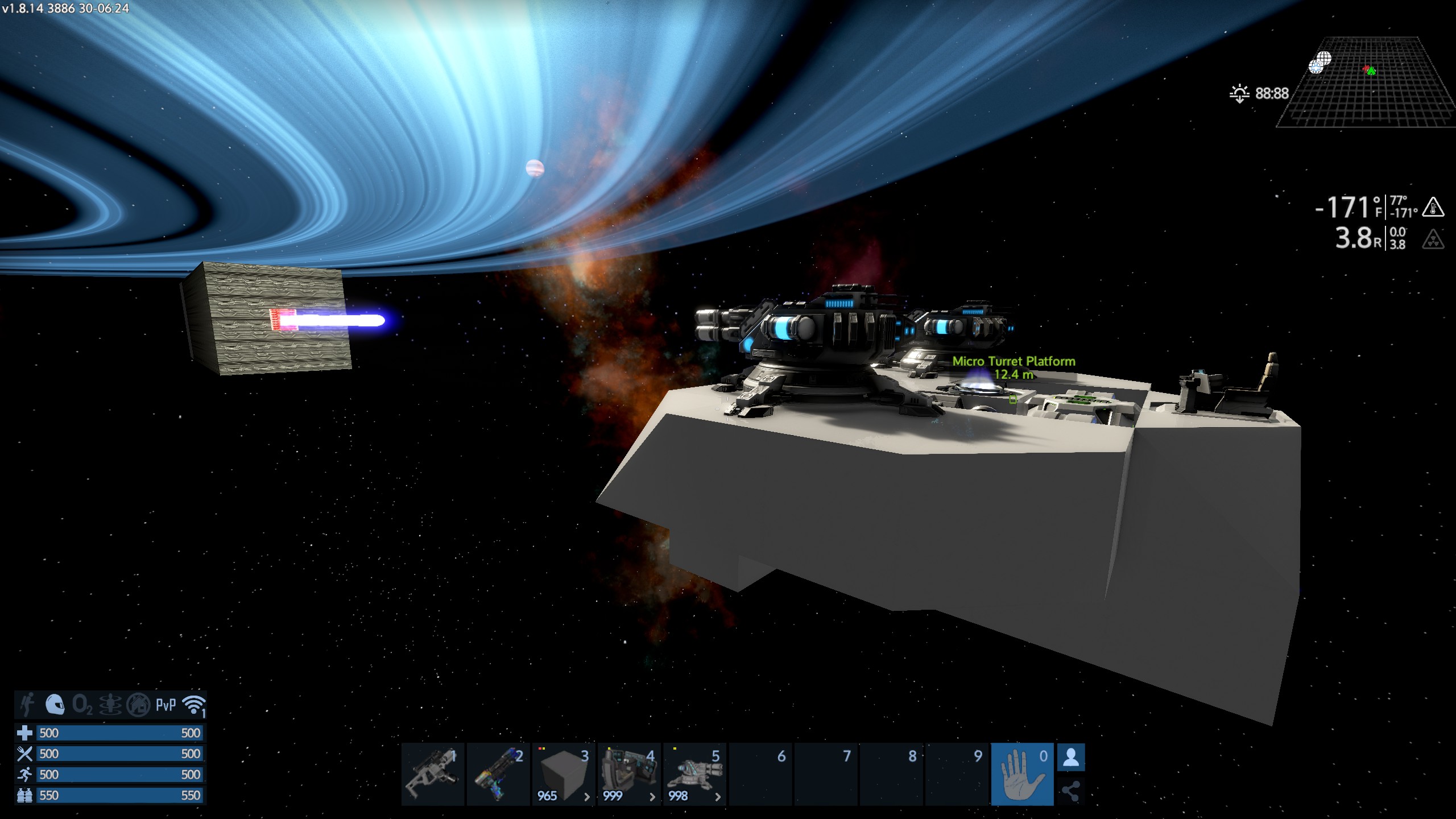Equip the multicolored tool in slot 2
This screenshot has width=1456, height=819.
[x=498, y=773]
